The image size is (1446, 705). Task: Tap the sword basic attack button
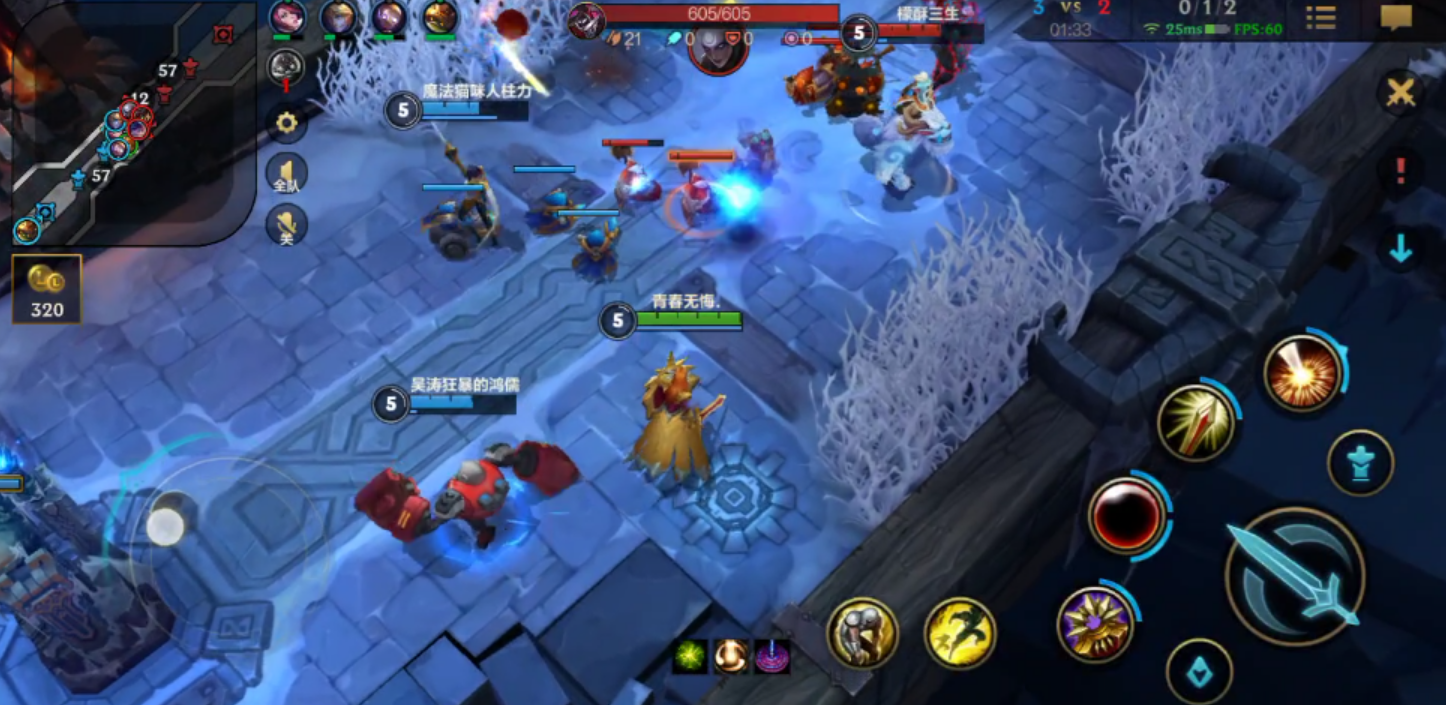(x=1294, y=576)
